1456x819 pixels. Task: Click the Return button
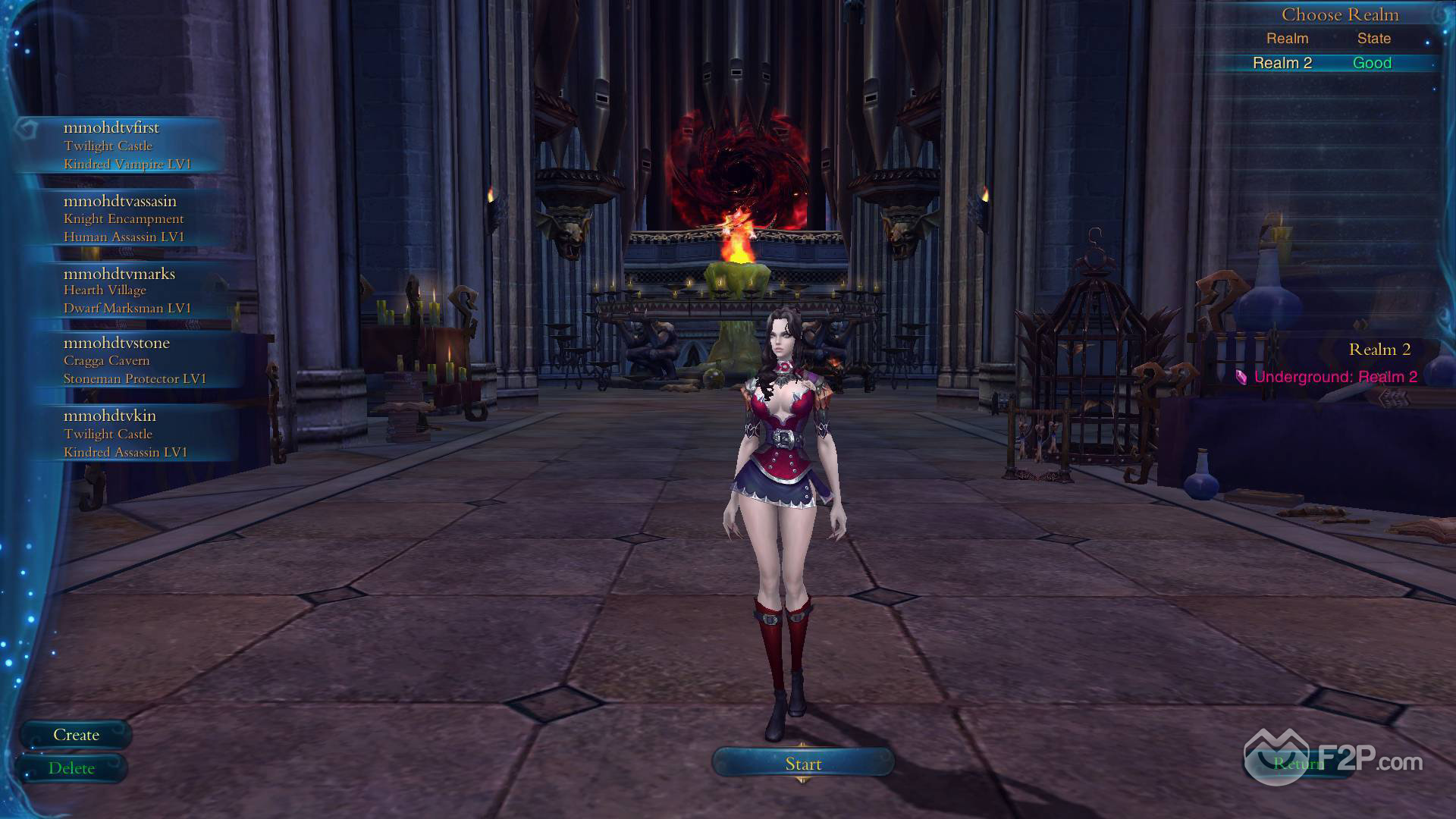coord(1297,764)
